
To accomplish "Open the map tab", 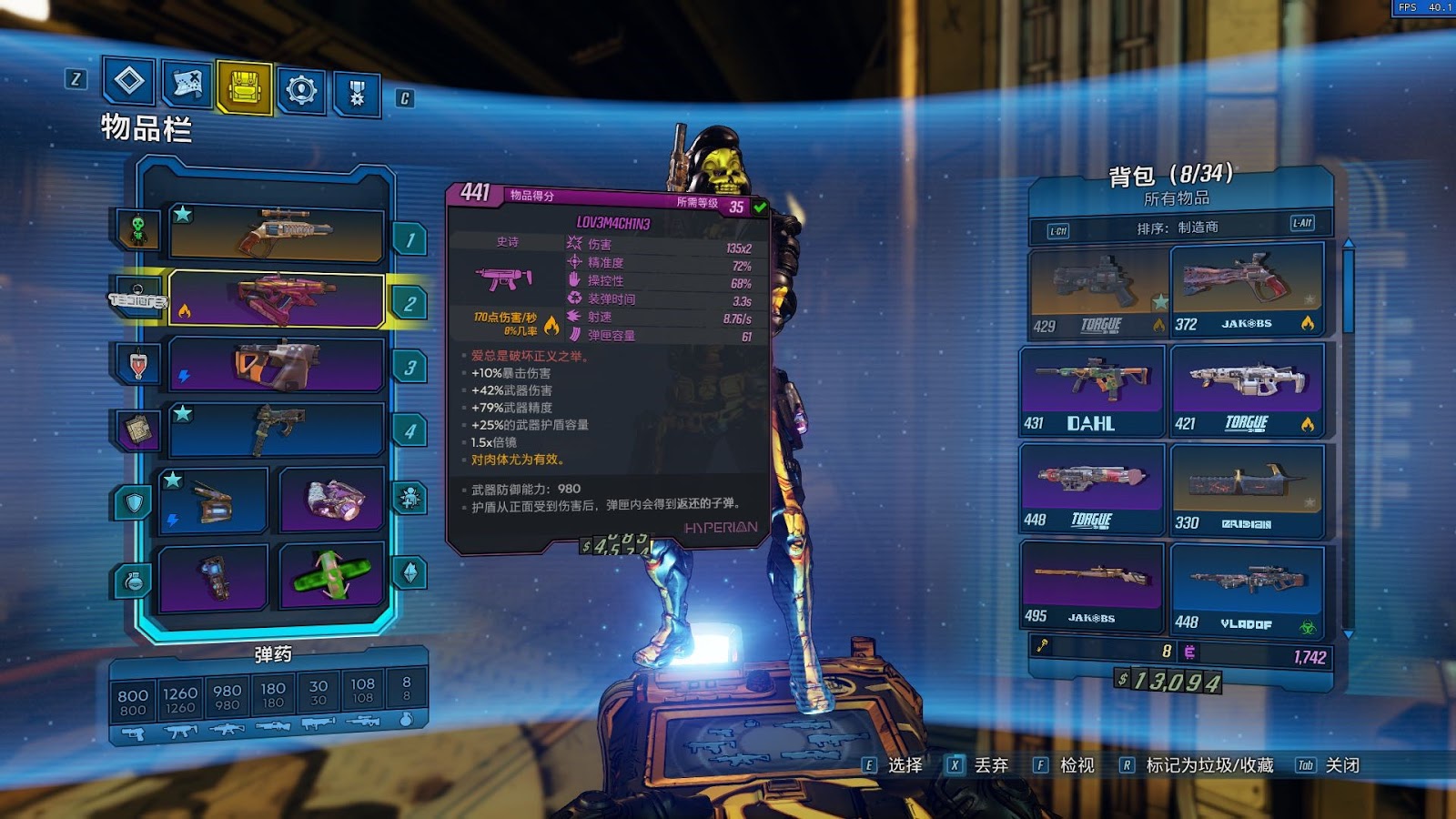I will (187, 86).
